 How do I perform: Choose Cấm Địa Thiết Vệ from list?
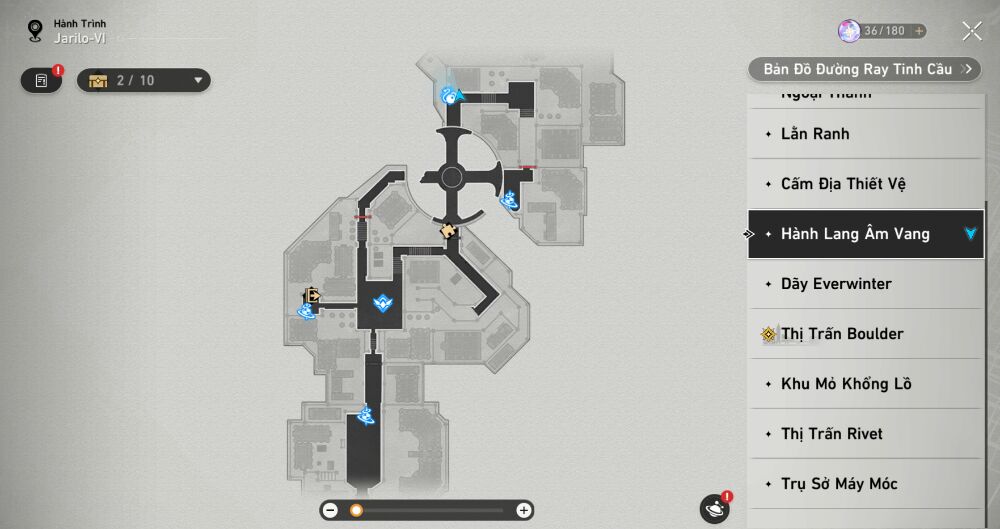click(865, 184)
